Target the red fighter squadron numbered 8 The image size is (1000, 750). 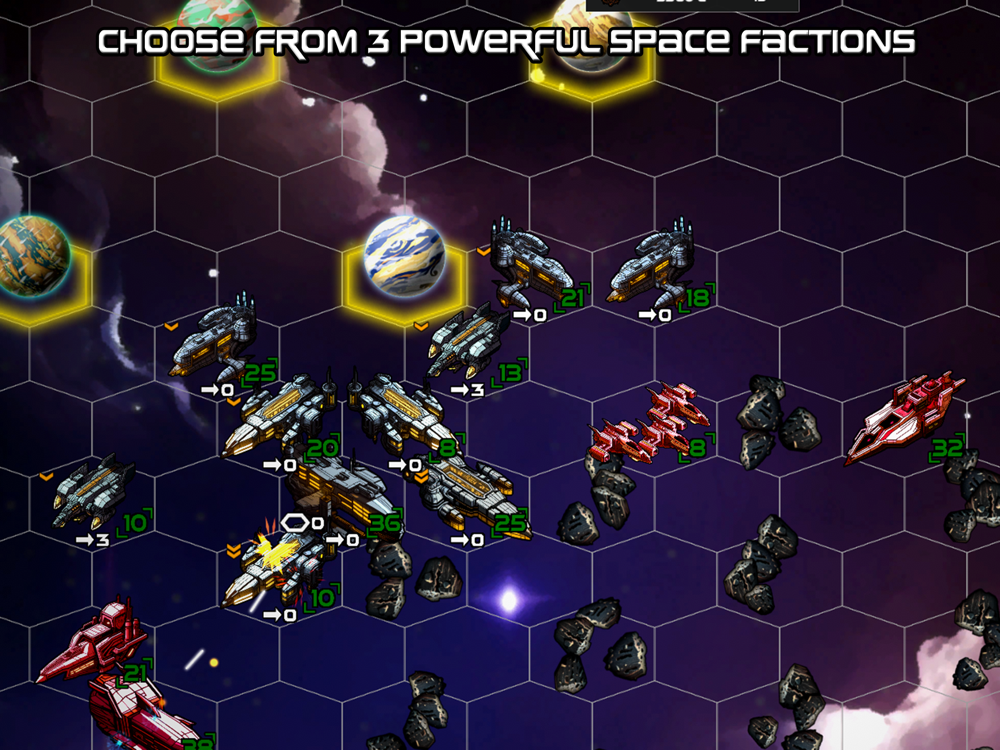652,423
